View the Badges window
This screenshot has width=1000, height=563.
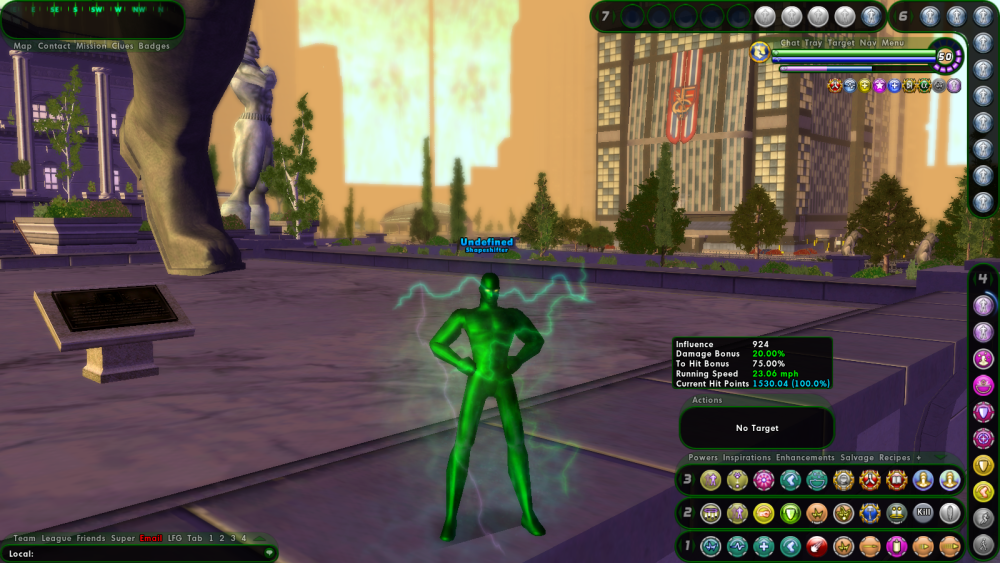pos(155,46)
